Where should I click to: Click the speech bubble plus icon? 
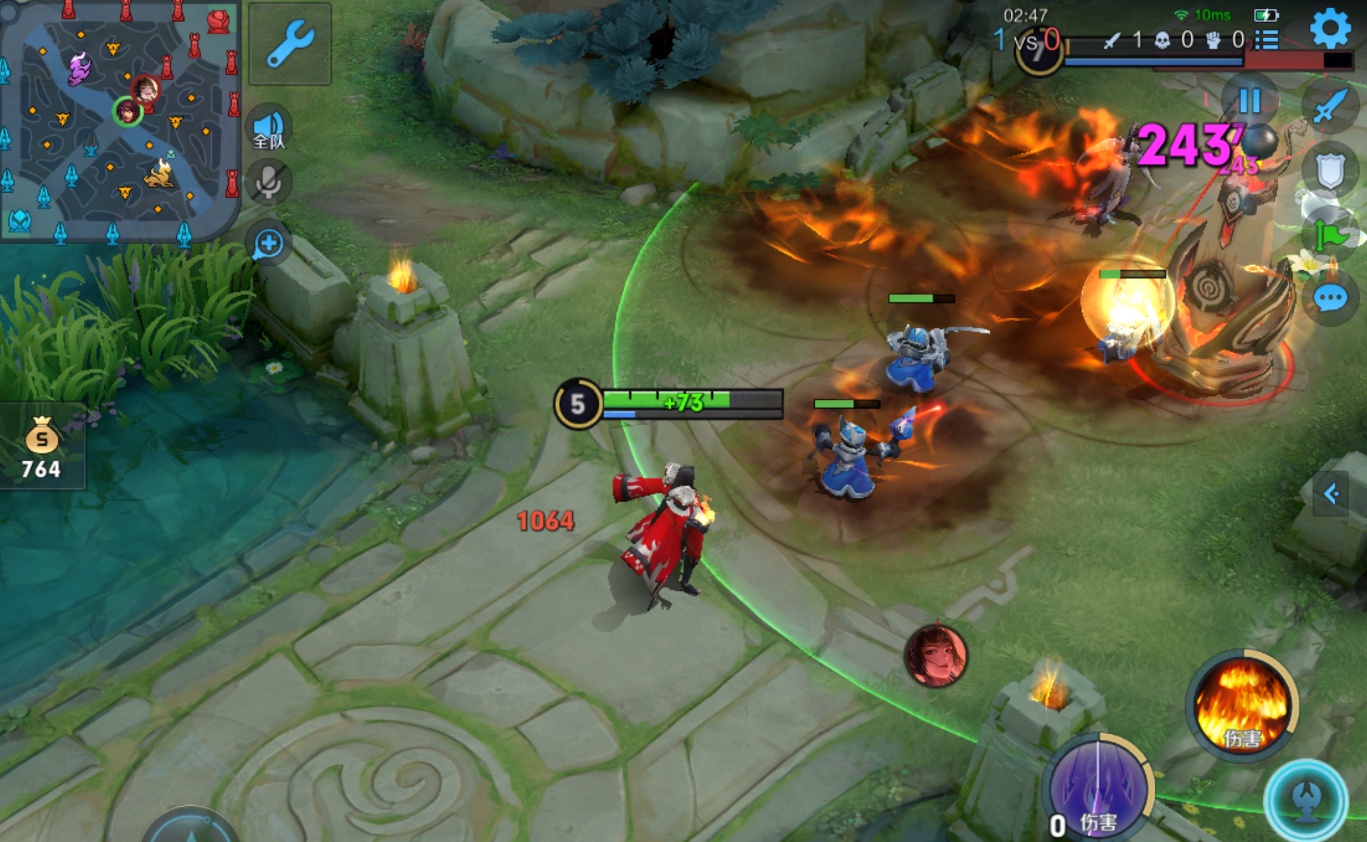tap(268, 243)
